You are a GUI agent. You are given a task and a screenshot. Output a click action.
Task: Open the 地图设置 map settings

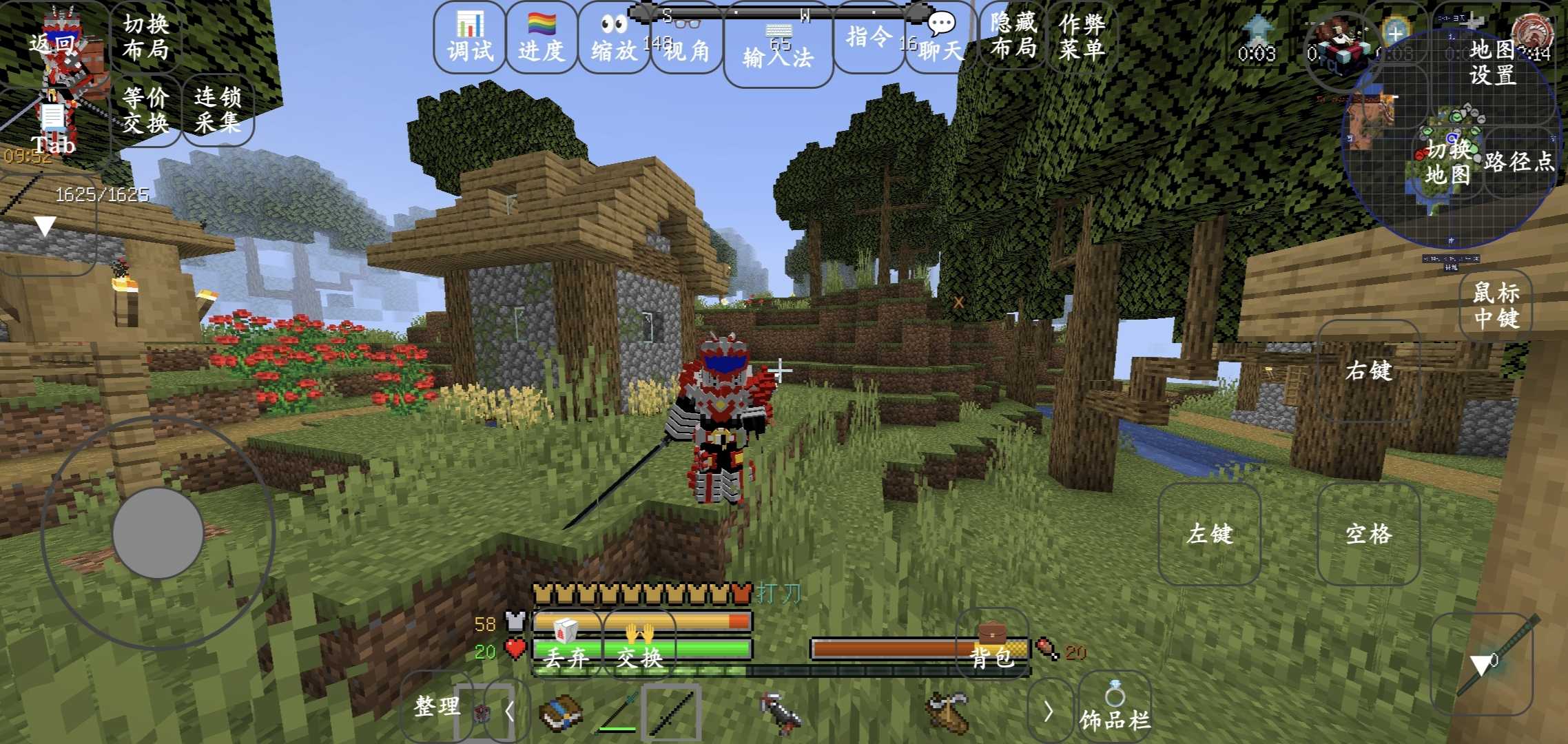coord(1493,62)
